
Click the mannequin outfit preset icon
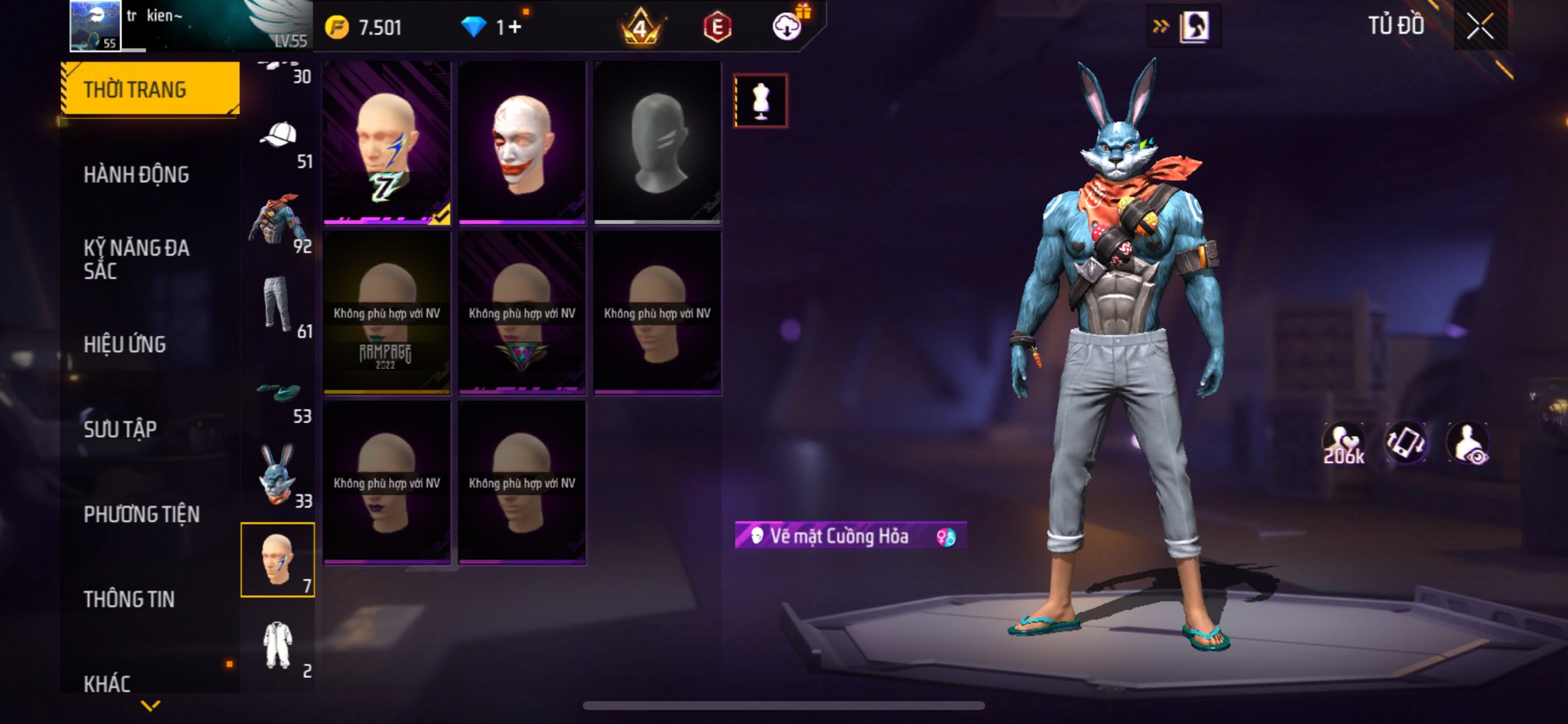point(760,100)
